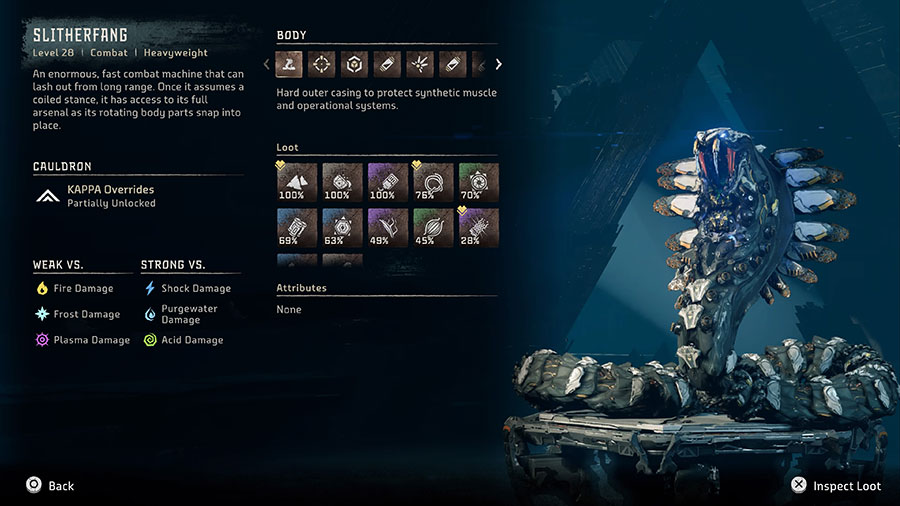Screen dimensions: 900x506
Task: Pick the 49% purple loot item
Action: (387, 227)
